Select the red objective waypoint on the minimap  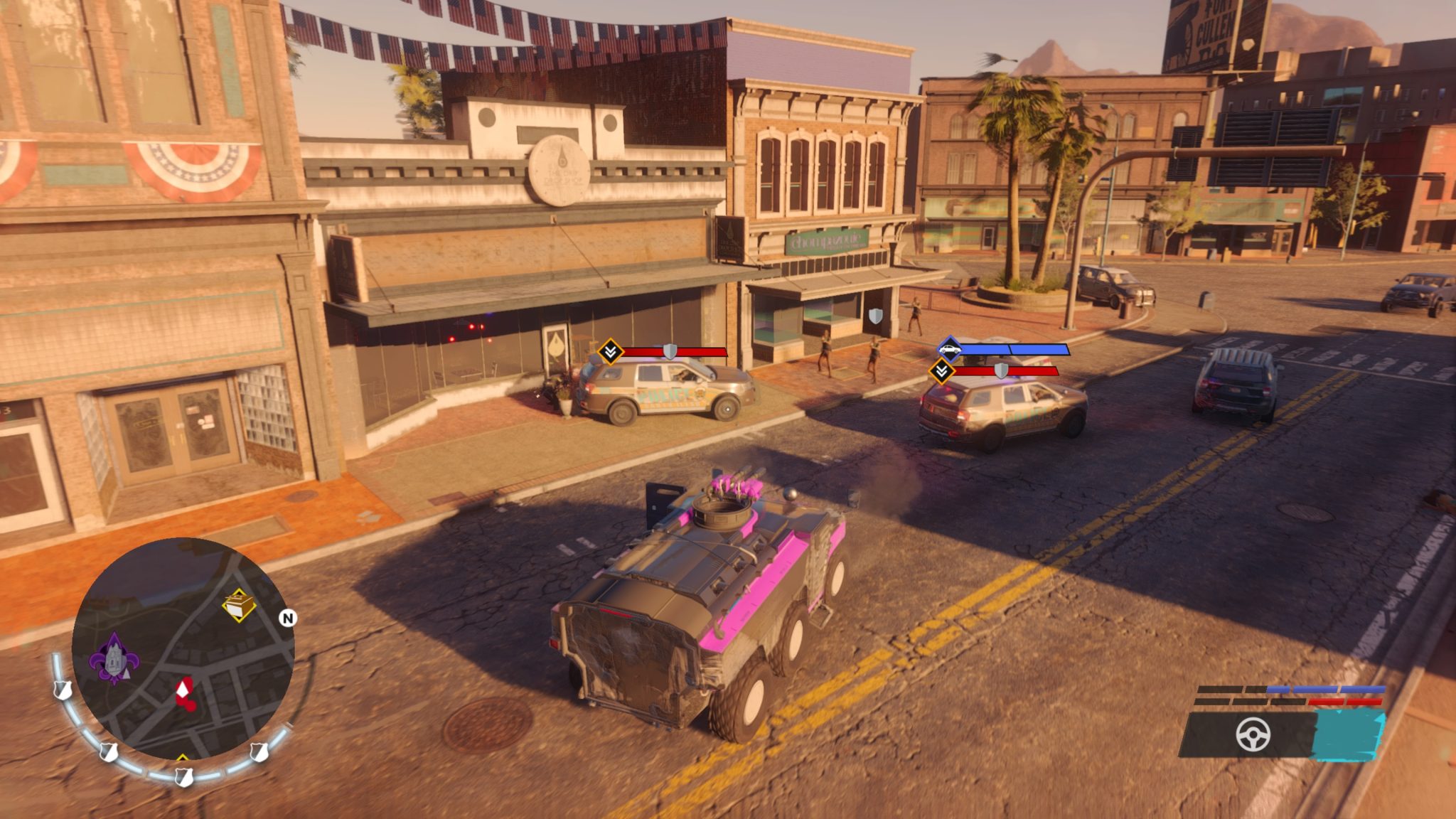(183, 692)
